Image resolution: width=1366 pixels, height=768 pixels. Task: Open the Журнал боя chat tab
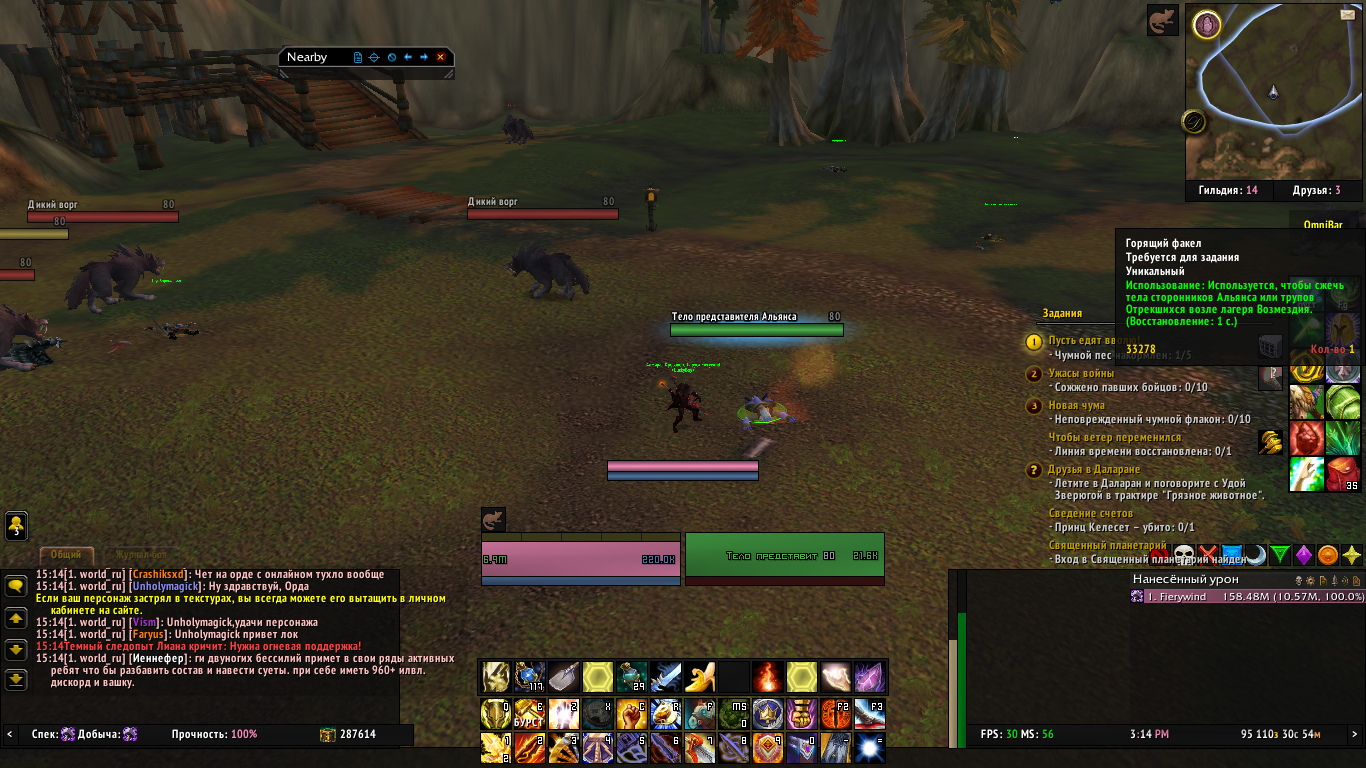[140, 554]
